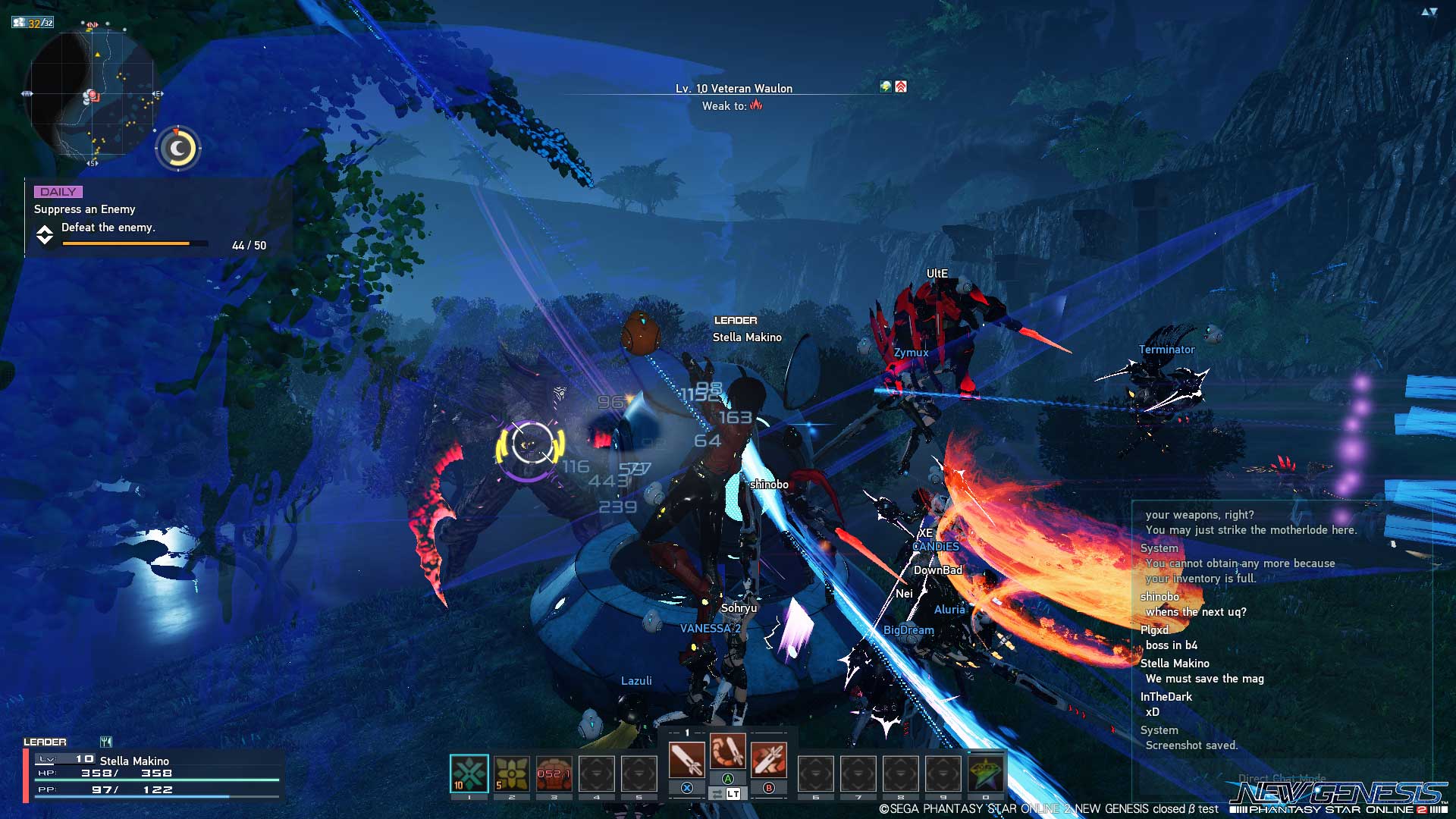Select the weapon art icon above the A button
Viewport: 1456px width, 819px height.
pos(728,752)
